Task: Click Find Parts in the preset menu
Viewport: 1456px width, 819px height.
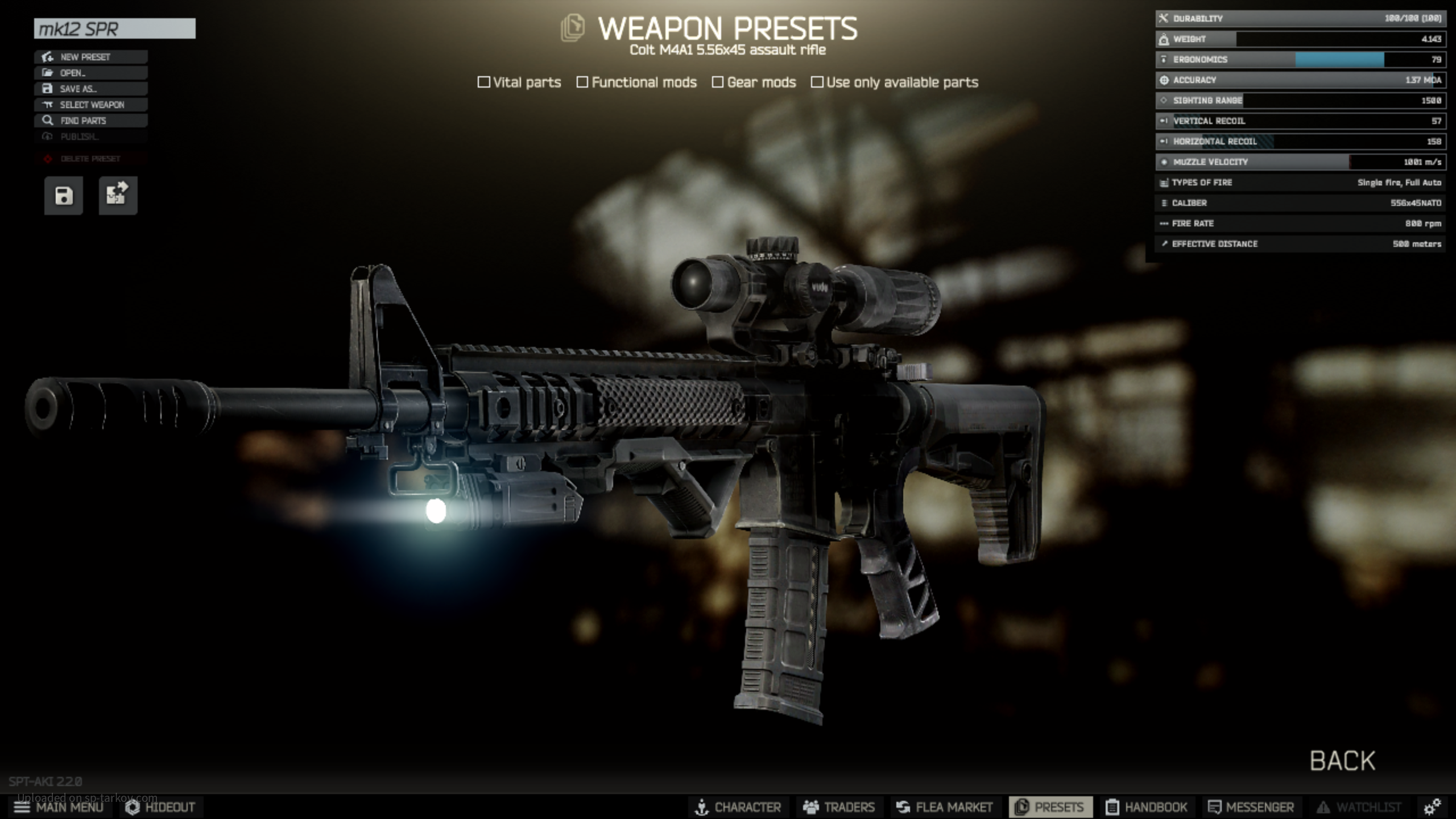Action: coord(91,121)
